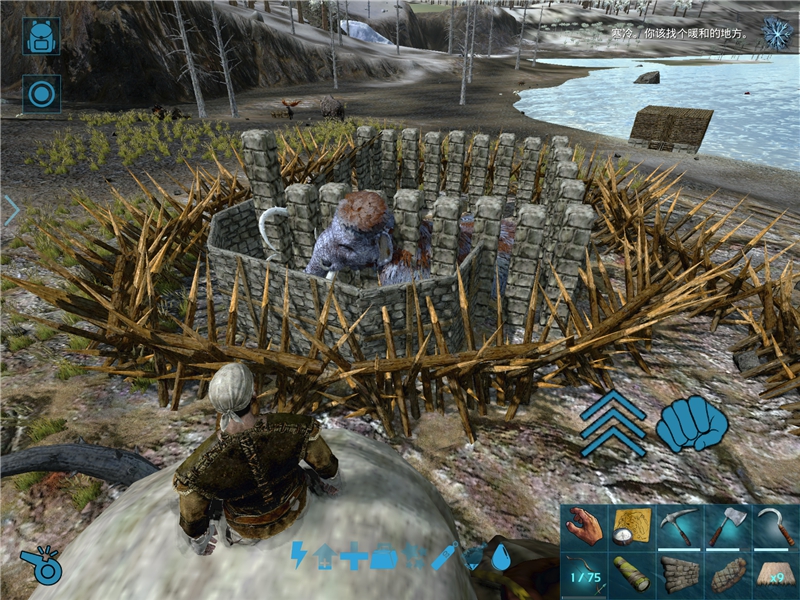Equip the sickle from the hotbar
Image resolution: width=800 pixels, height=600 pixels.
pos(776,527)
